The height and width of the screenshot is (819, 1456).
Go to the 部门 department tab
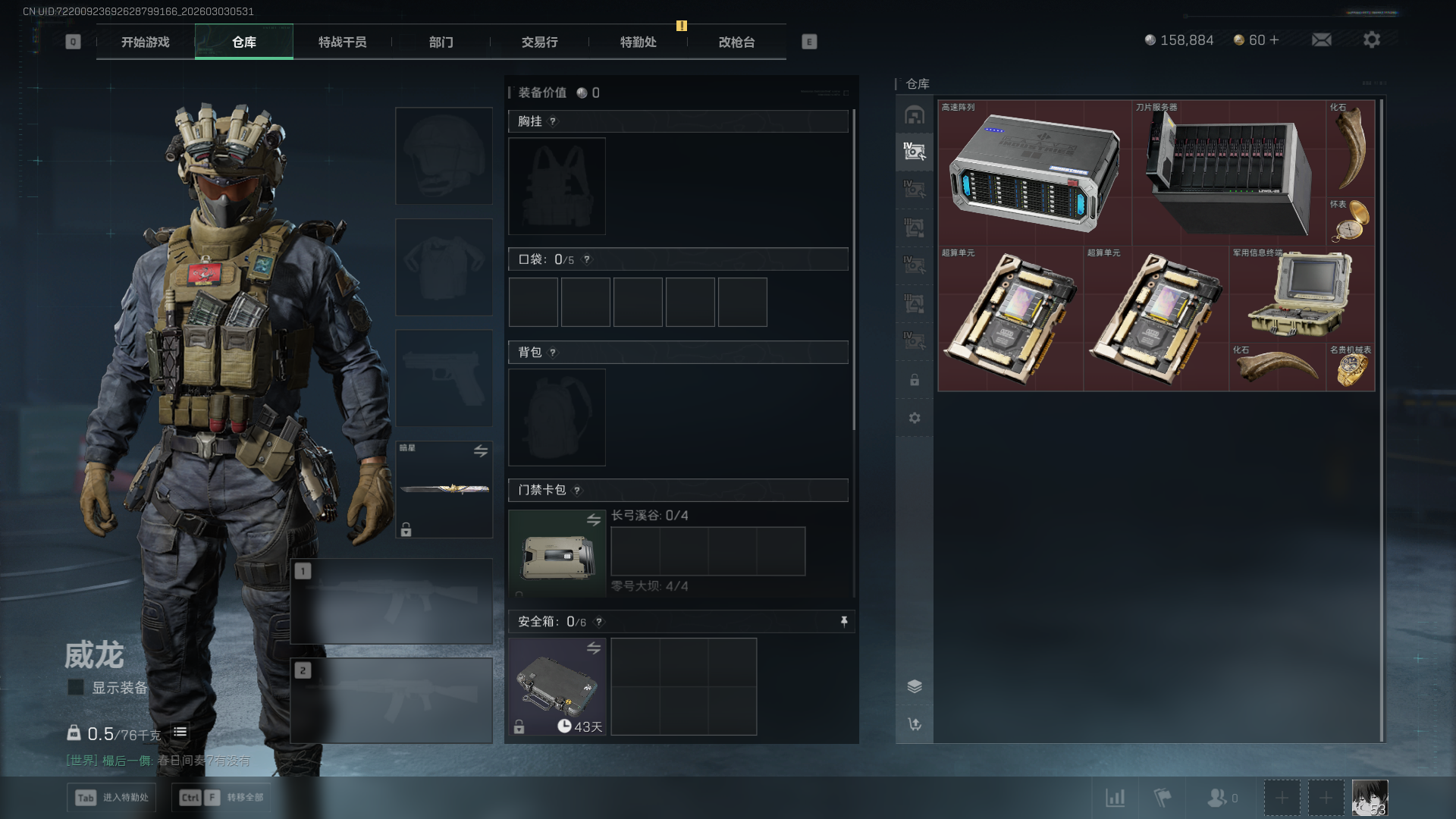pyautogui.click(x=441, y=42)
